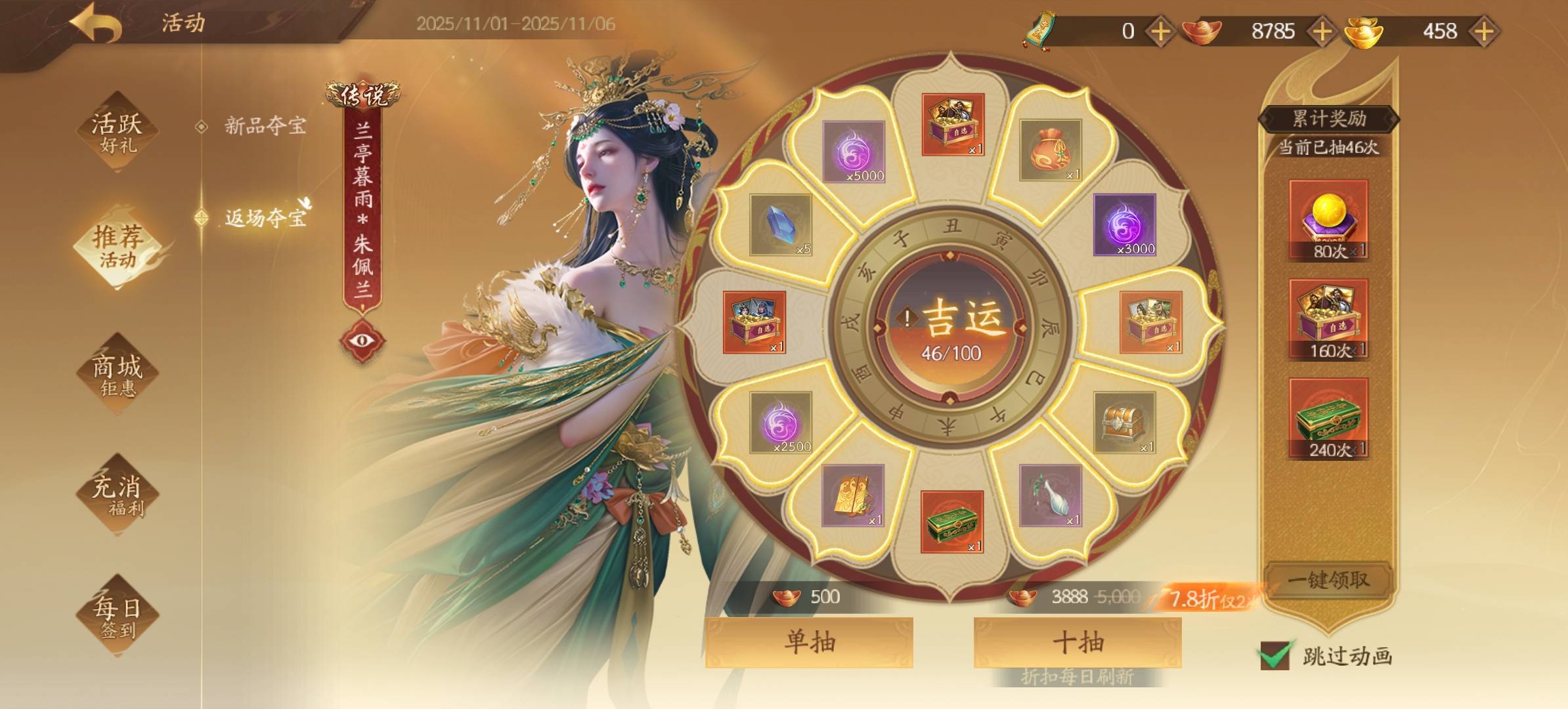Do a single draw with 单抽
Viewport: 1568px width, 709px height.
pos(809,641)
